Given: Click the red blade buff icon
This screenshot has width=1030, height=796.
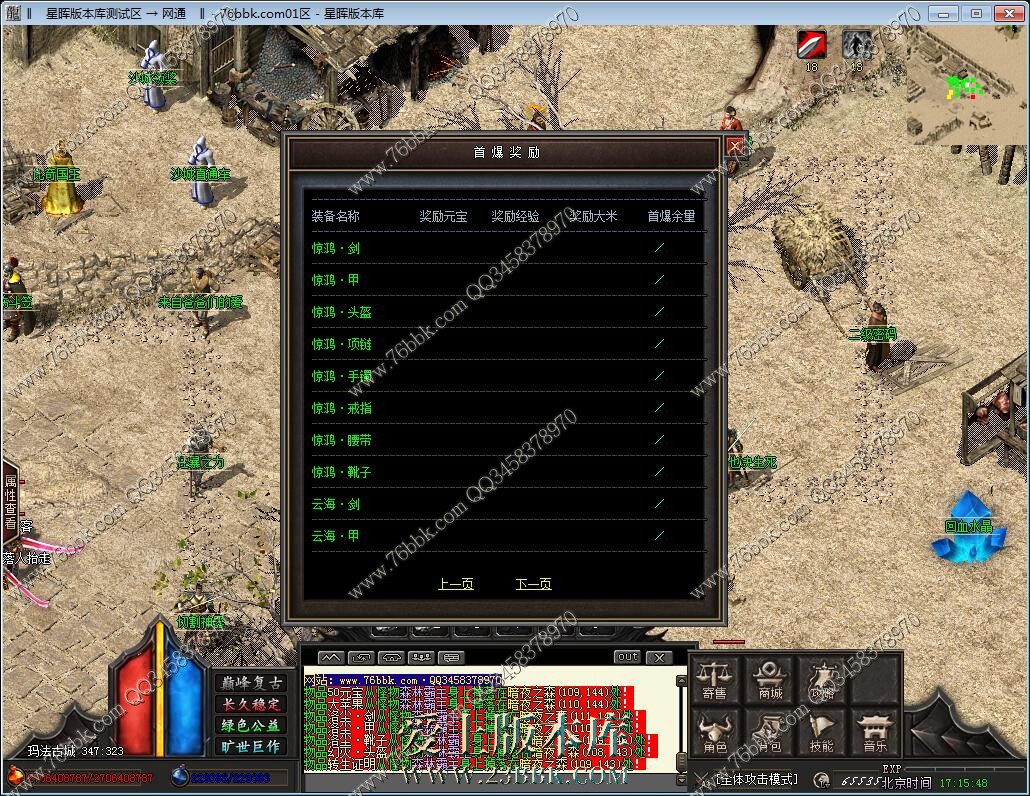Looking at the screenshot, I should (x=811, y=45).
